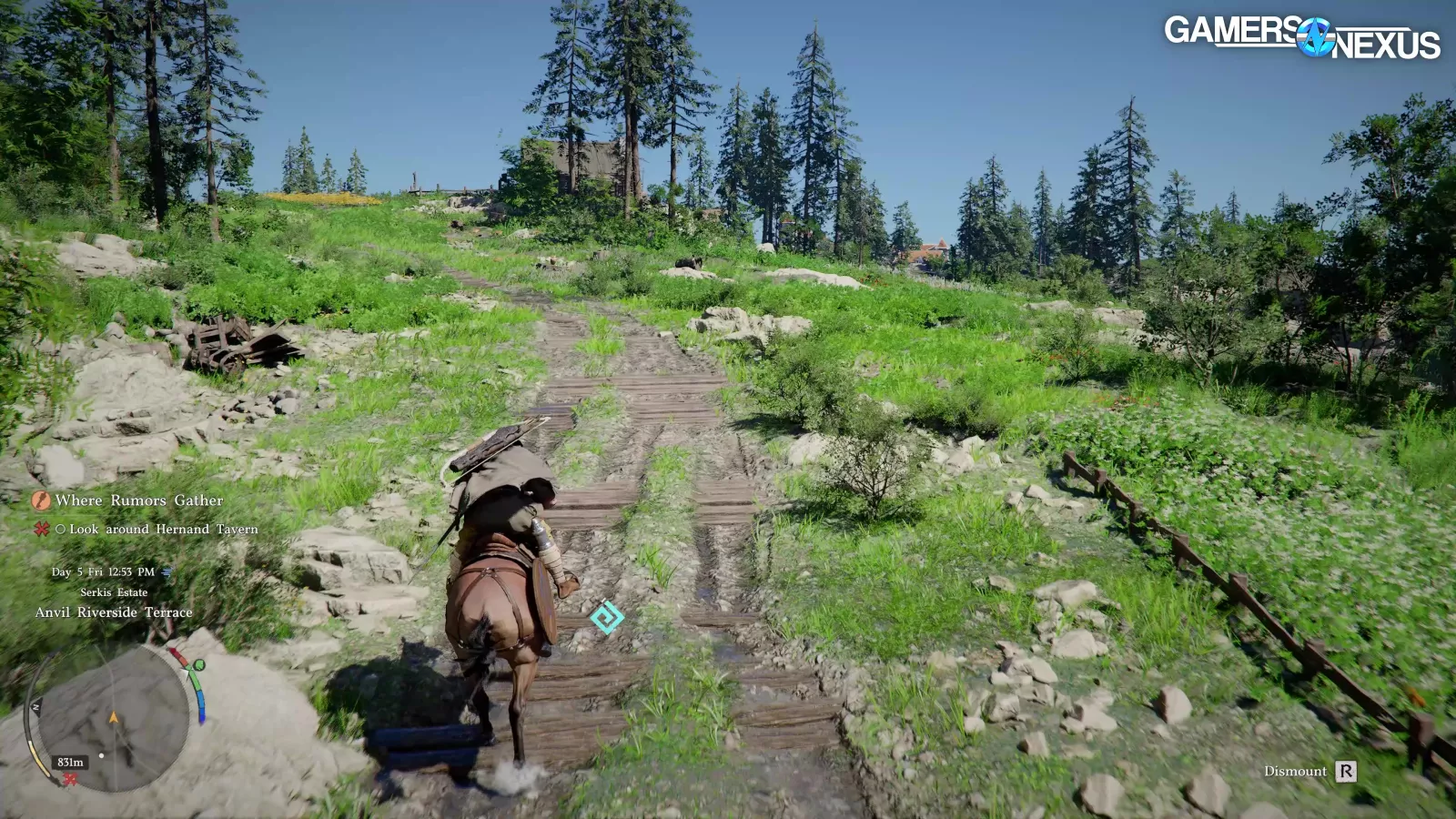The height and width of the screenshot is (819, 1456).
Task: Open the circular minimap
Action: click(114, 719)
